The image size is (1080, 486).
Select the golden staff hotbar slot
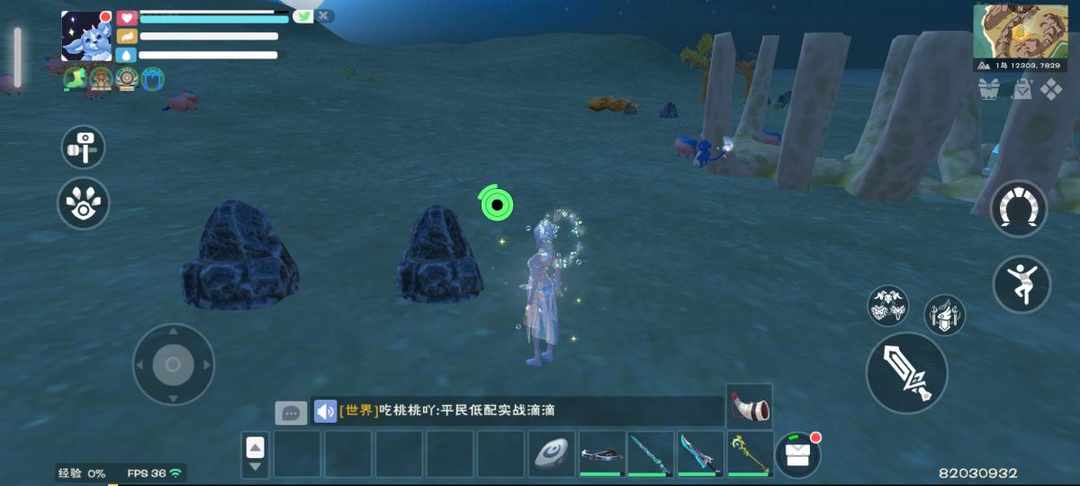pyautogui.click(x=750, y=454)
